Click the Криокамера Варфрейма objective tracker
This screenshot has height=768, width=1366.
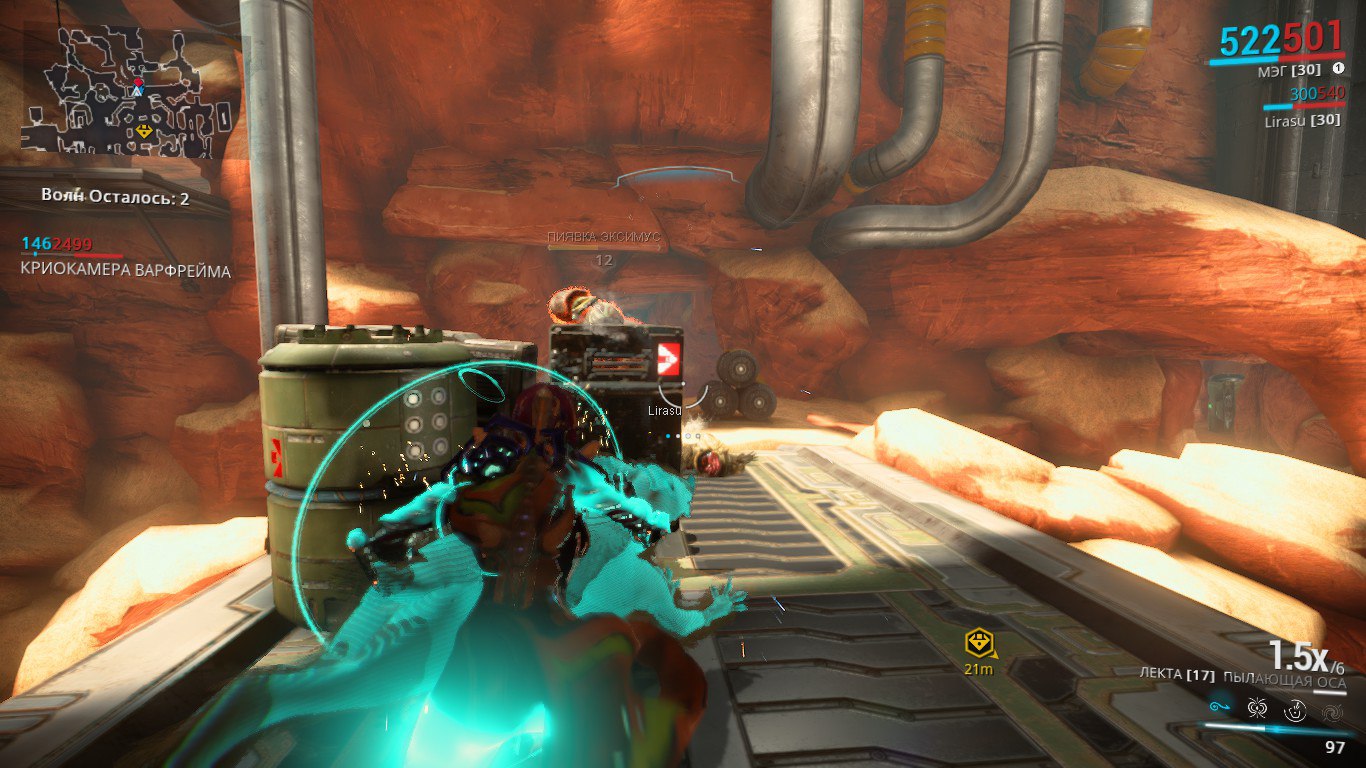point(125,271)
